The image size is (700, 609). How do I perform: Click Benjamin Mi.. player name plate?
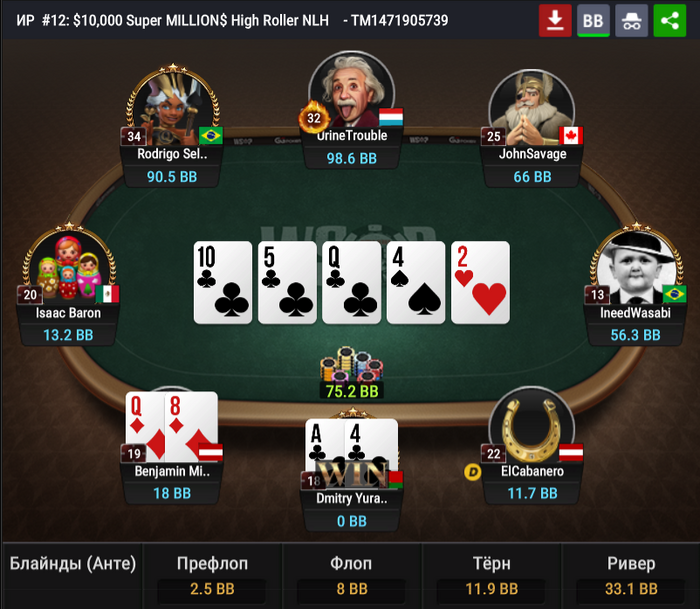pos(170,471)
